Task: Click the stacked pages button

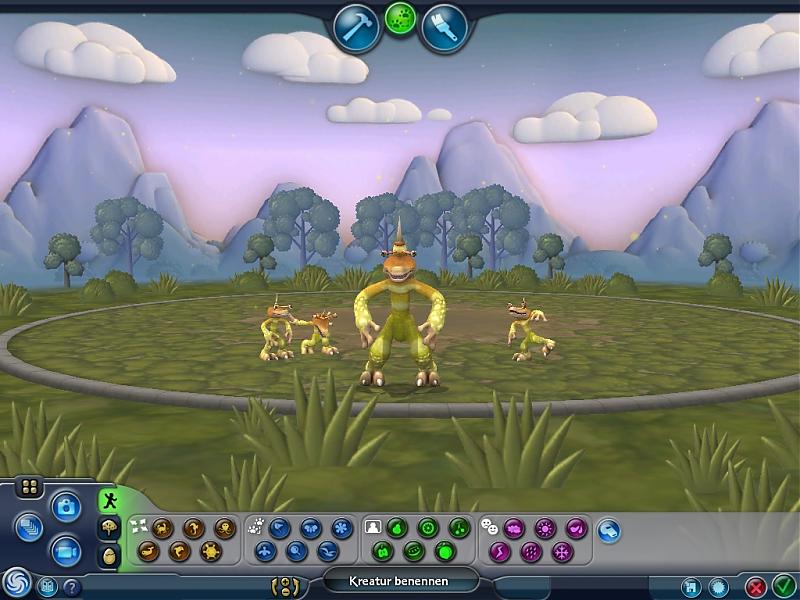Action: click(28, 526)
